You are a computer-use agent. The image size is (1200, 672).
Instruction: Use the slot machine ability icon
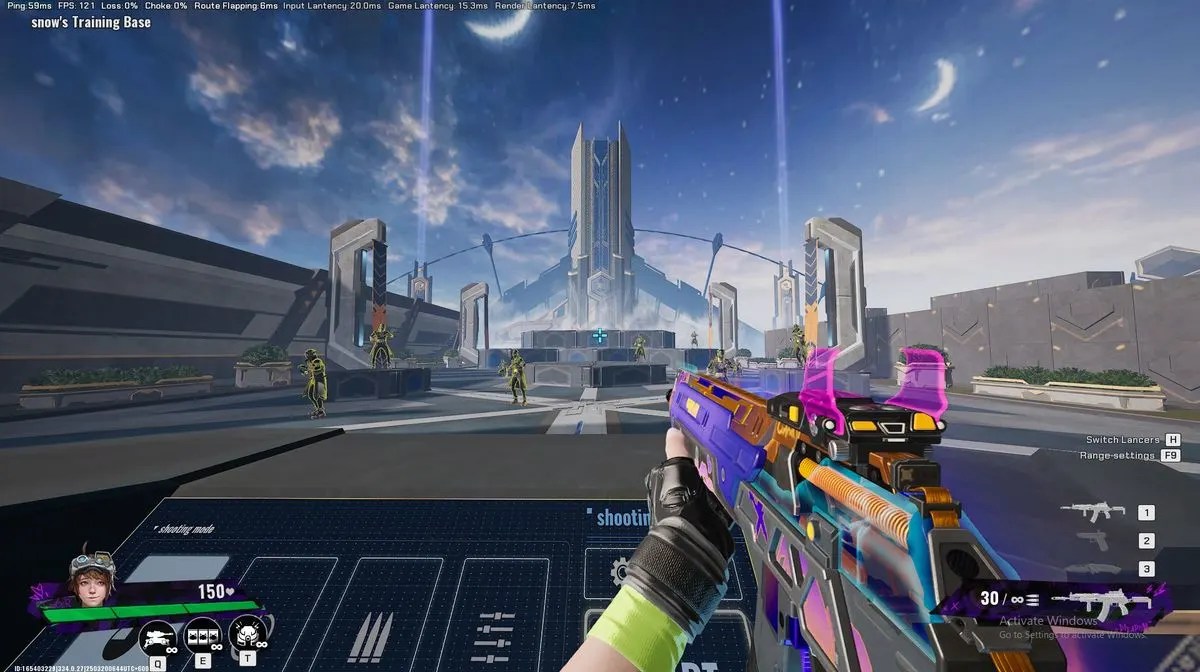[x=203, y=635]
